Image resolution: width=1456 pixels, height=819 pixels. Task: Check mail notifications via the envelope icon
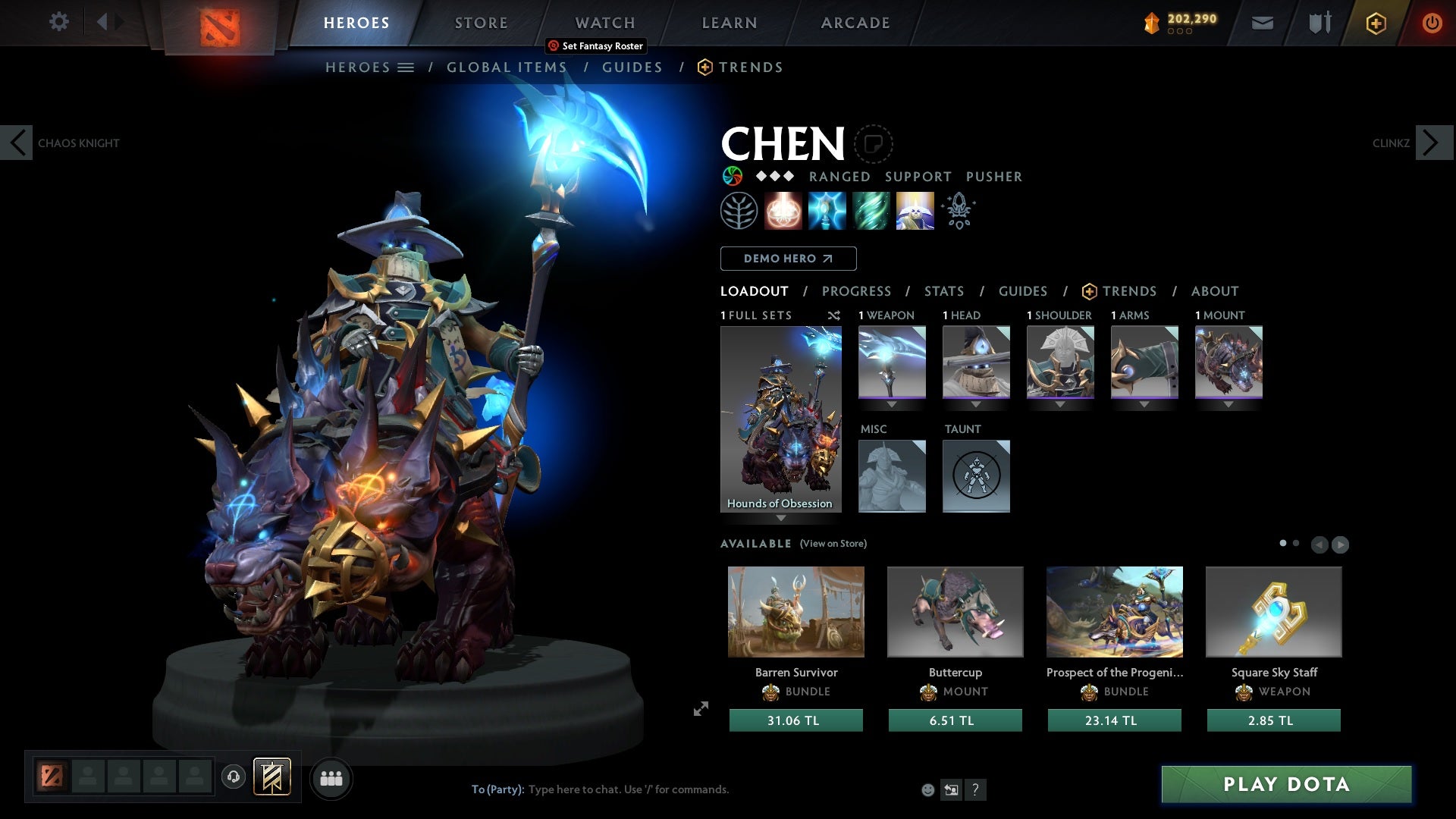point(1261,22)
